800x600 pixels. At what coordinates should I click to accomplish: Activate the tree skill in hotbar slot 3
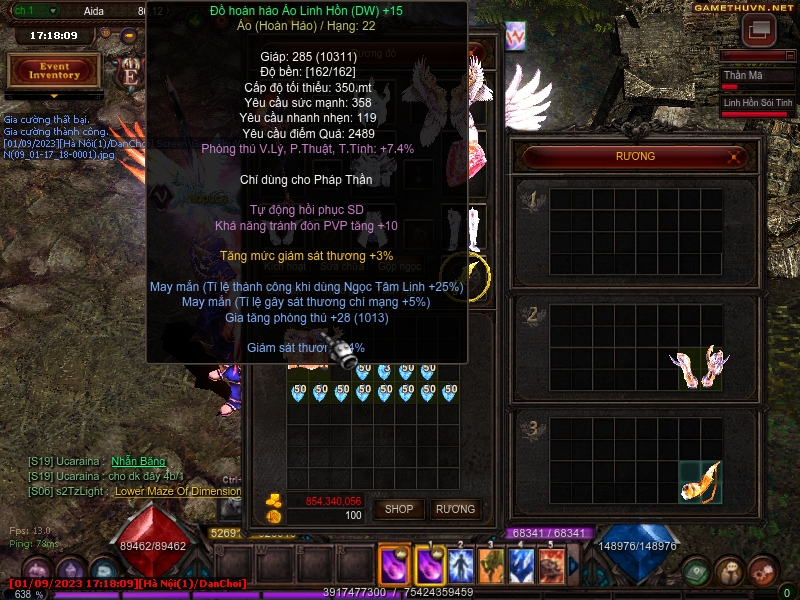491,567
